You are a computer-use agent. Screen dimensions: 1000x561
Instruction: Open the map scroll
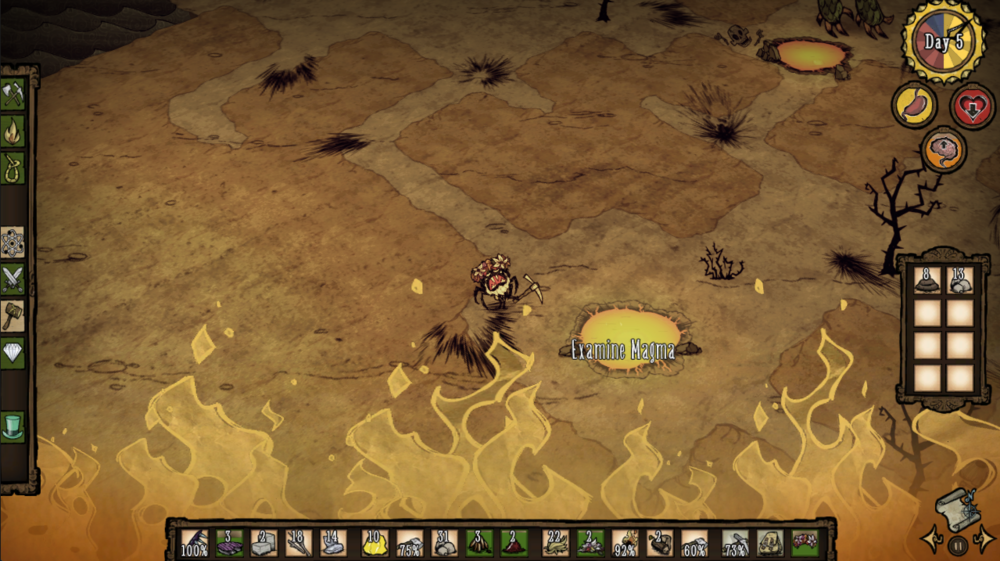[x=957, y=507]
